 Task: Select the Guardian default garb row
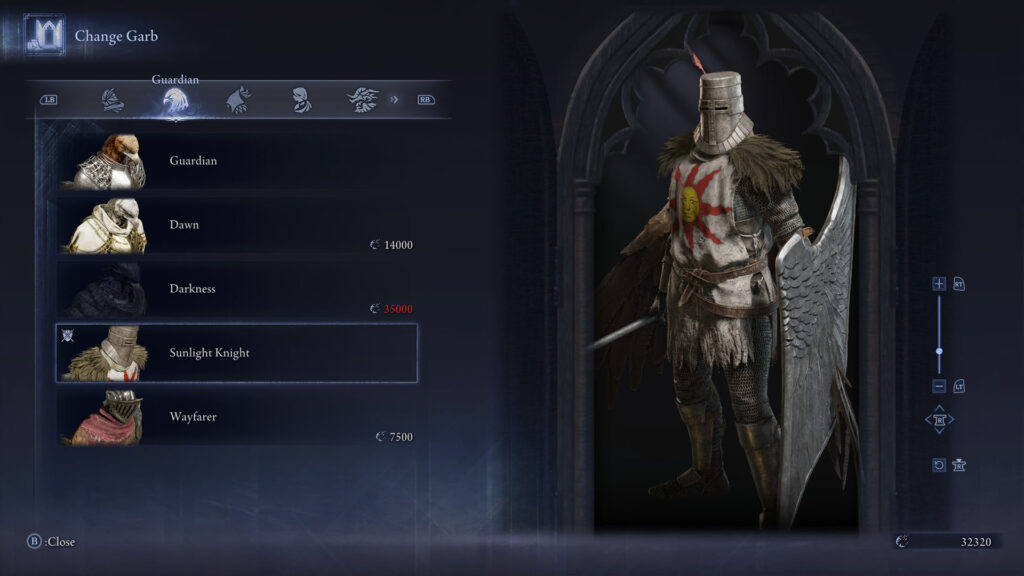[x=236, y=161]
